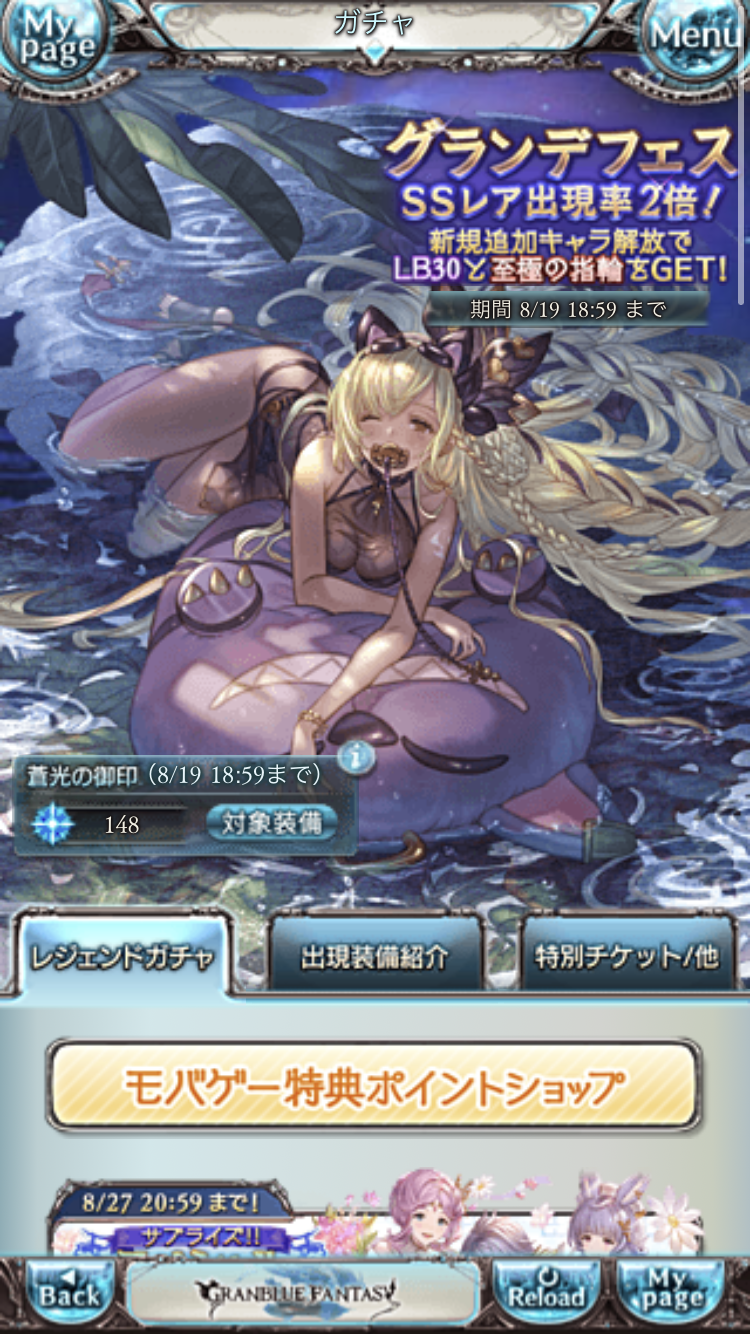
Task: Click the Granblue Fantasy logo in the footer
Action: (302, 1294)
